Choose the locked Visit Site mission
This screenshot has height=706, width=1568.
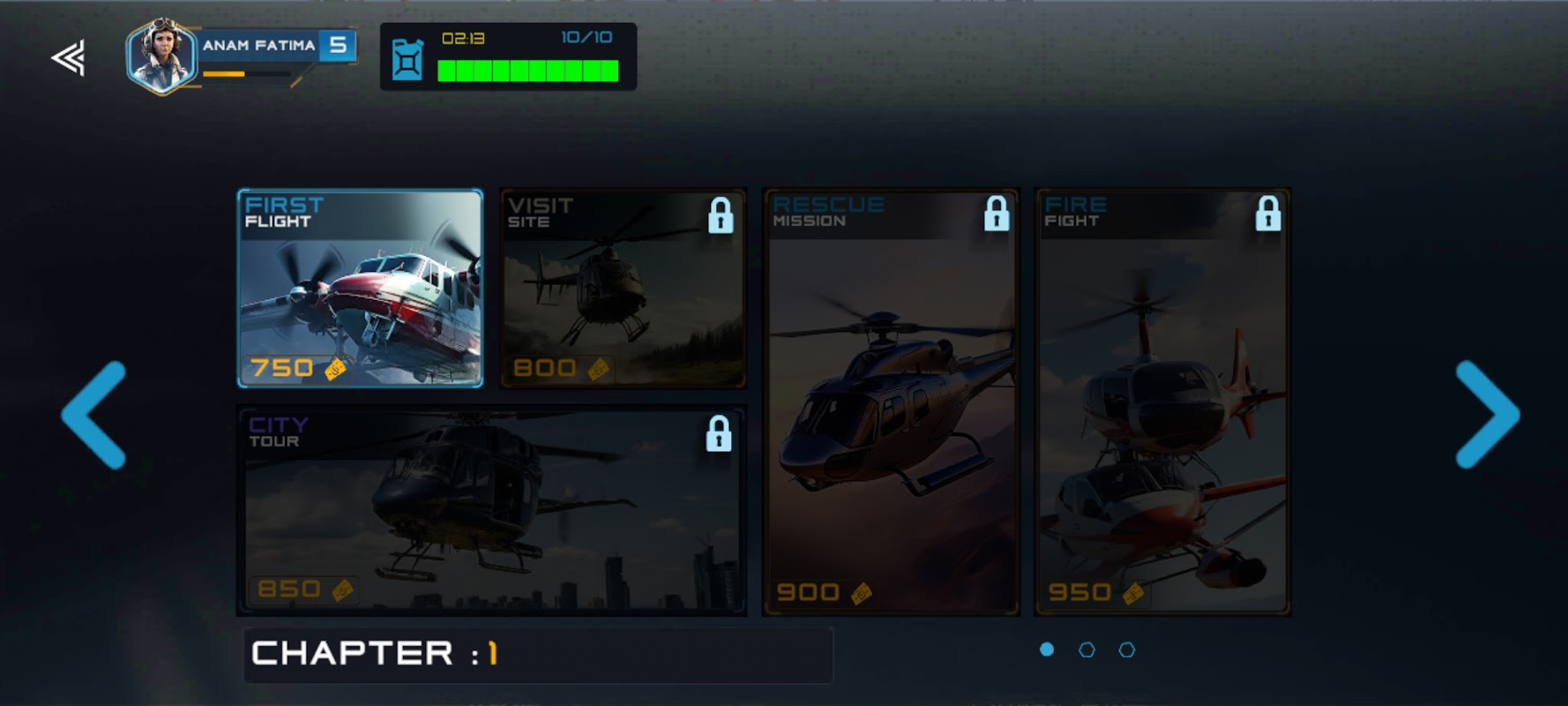pos(623,289)
